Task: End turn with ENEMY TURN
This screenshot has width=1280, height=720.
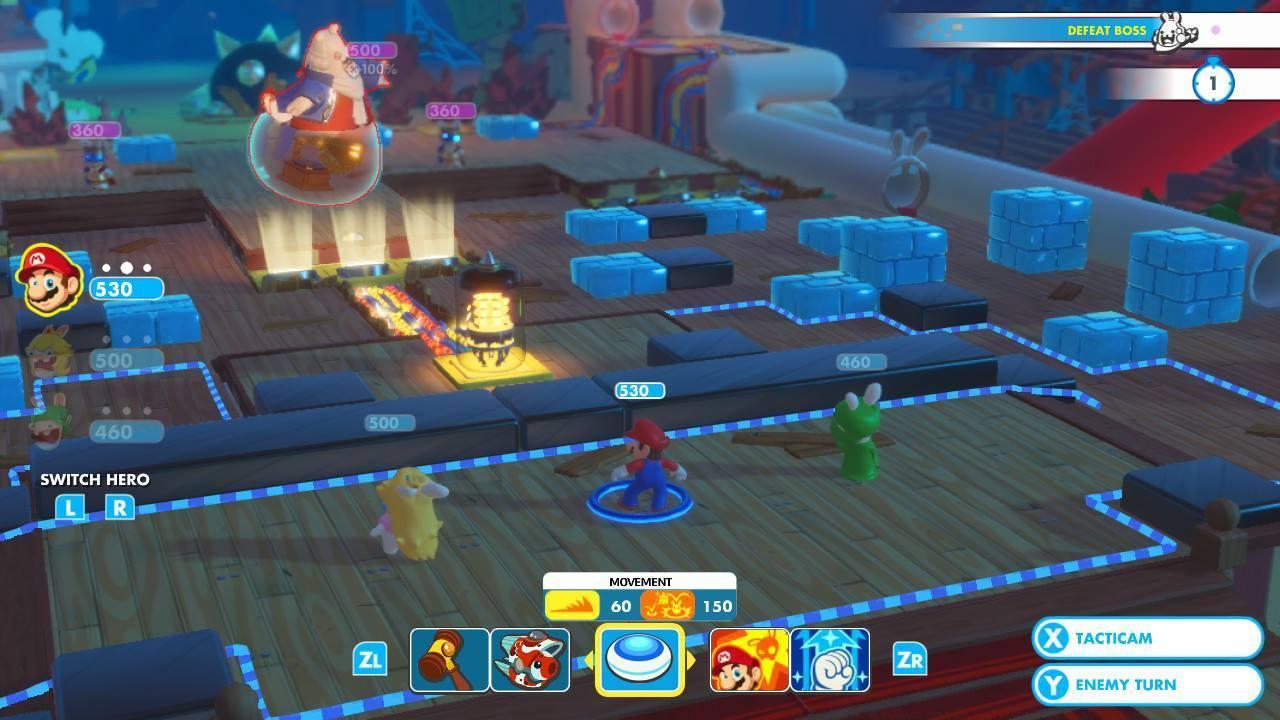Action: click(x=1146, y=684)
